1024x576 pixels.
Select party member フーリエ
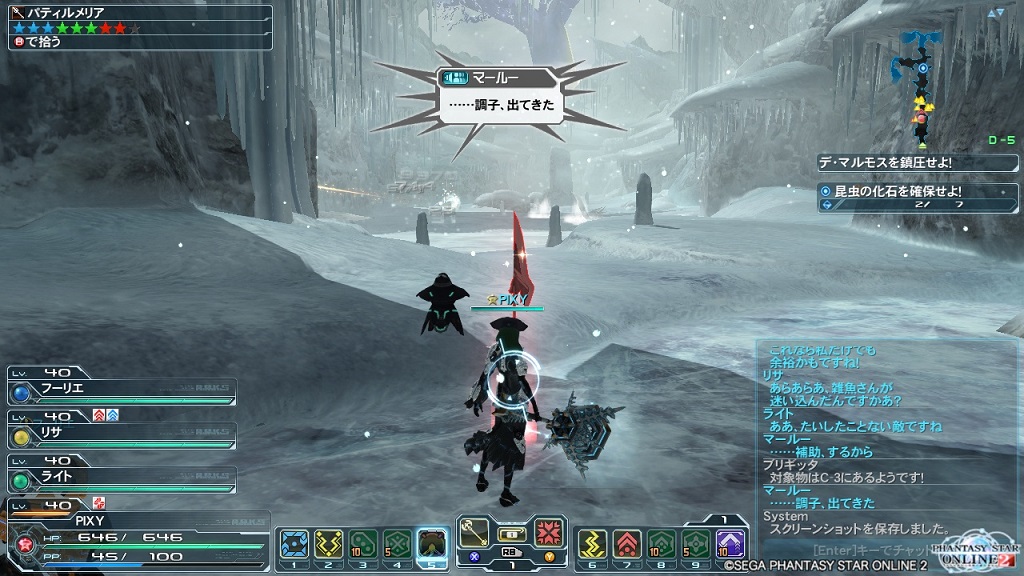[120, 387]
